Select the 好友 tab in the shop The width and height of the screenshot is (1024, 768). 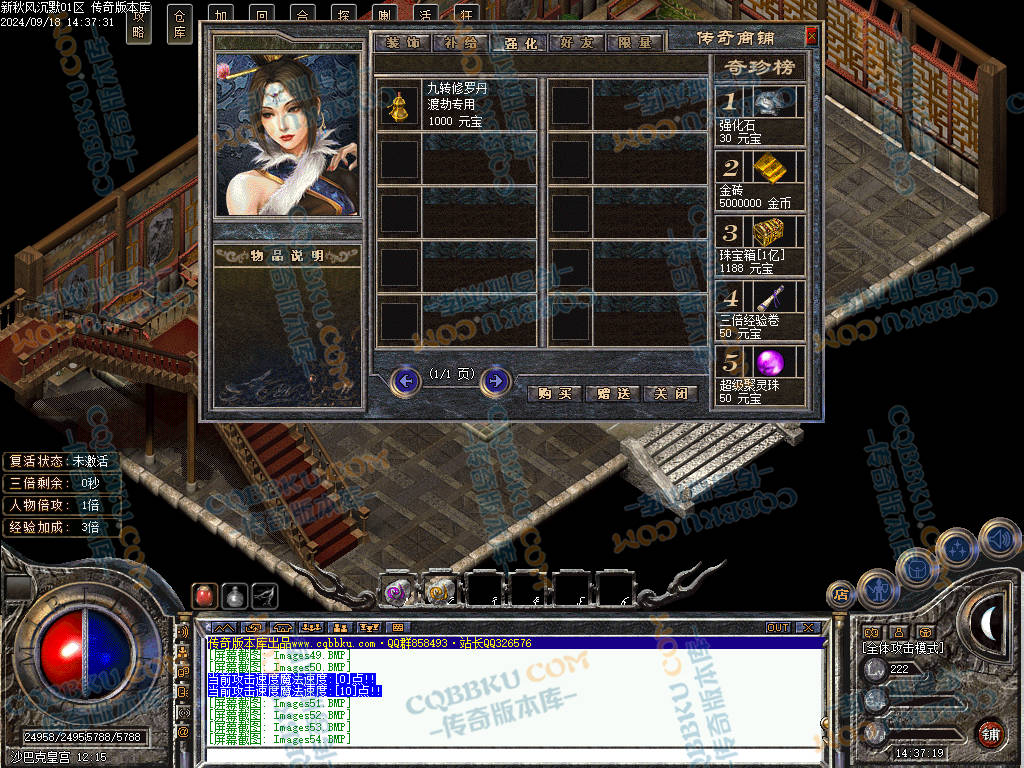pos(577,43)
